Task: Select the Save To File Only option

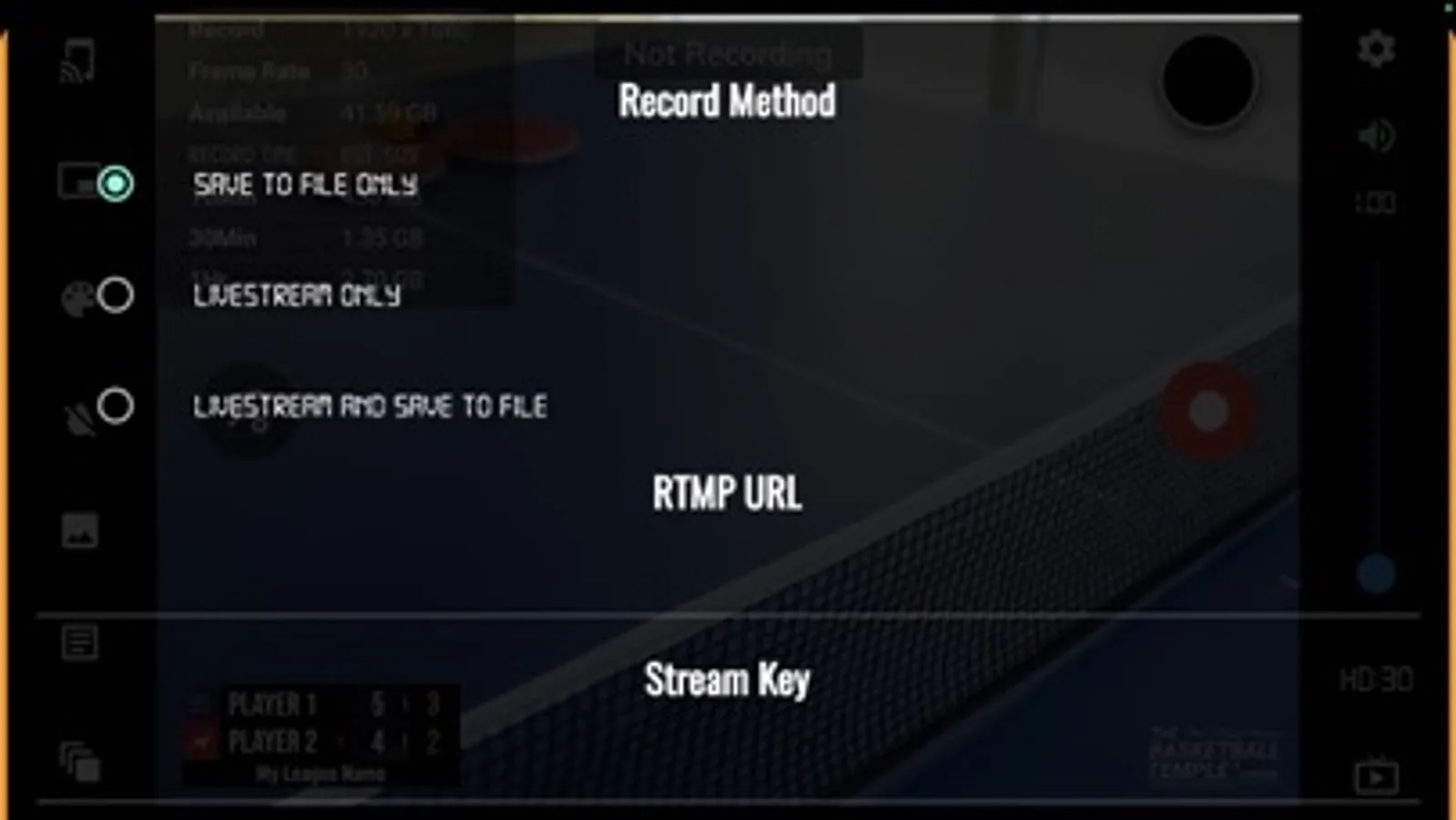Action: [305, 186]
